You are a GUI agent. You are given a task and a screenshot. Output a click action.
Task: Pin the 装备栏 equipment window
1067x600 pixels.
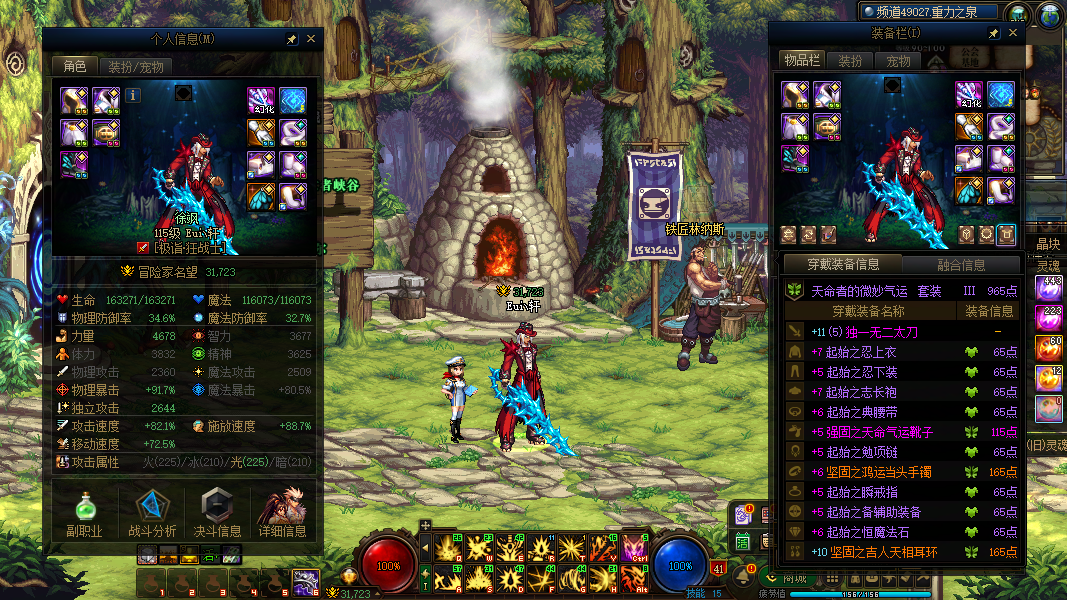(x=993, y=34)
